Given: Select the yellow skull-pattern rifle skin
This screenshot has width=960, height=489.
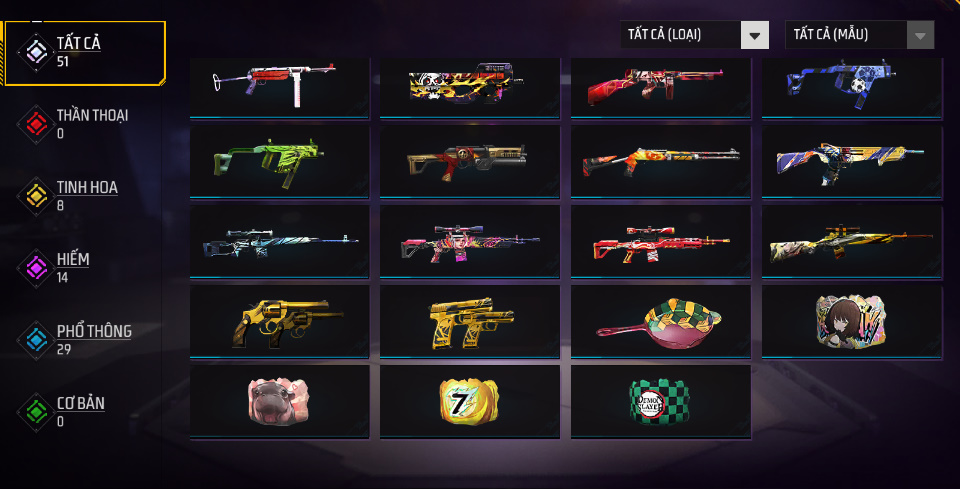Looking at the screenshot, I should coord(469,86).
